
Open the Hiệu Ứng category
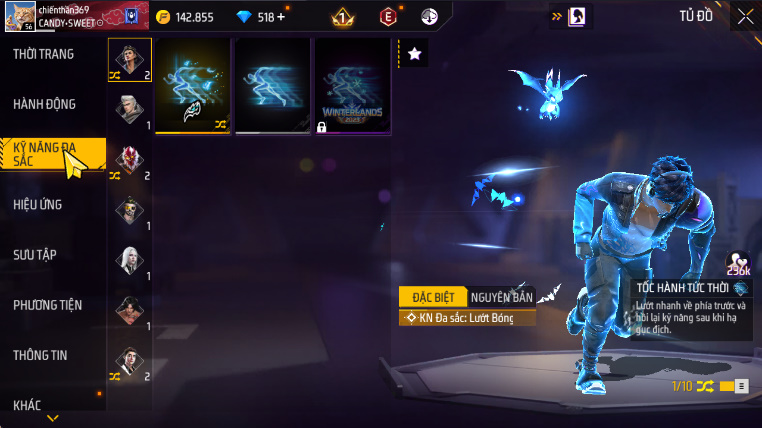(x=38, y=204)
